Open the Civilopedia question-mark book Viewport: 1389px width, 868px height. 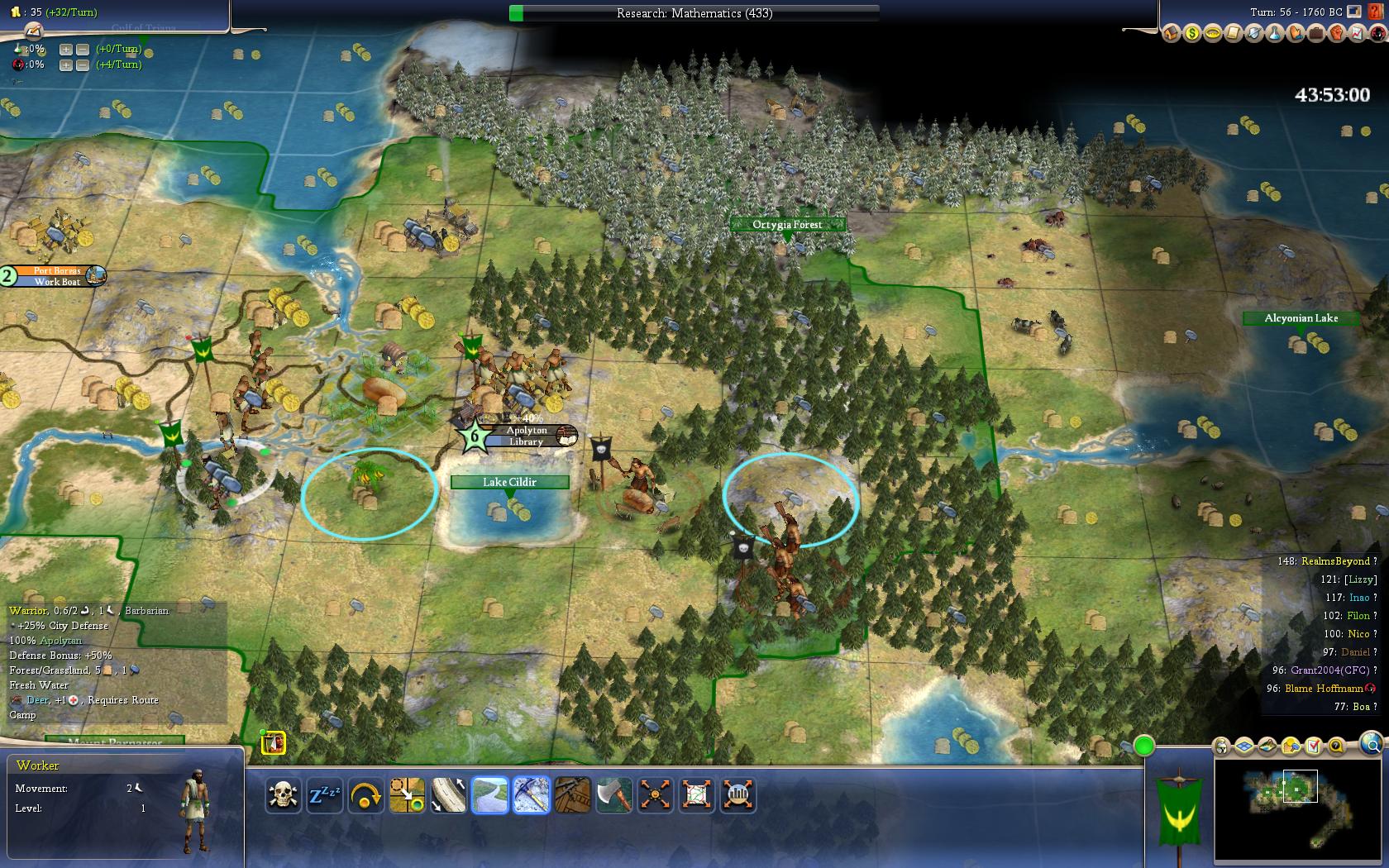pyautogui.click(x=1374, y=12)
